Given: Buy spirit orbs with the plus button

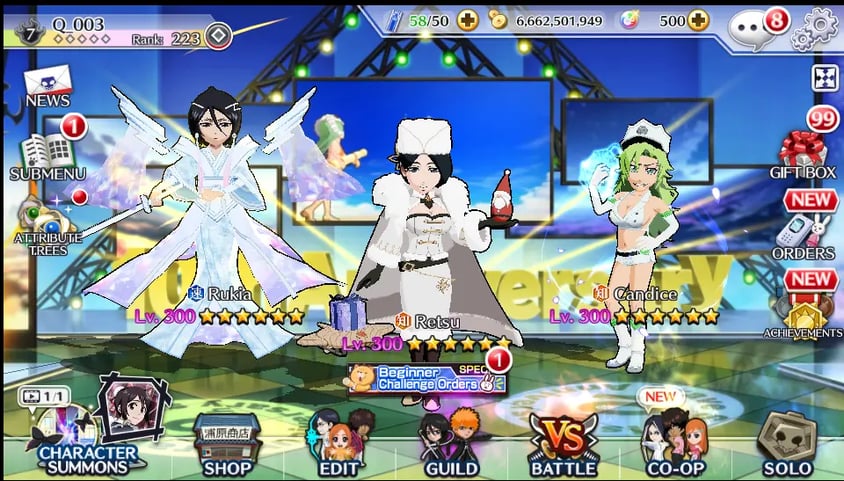Looking at the screenshot, I should 698,20.
